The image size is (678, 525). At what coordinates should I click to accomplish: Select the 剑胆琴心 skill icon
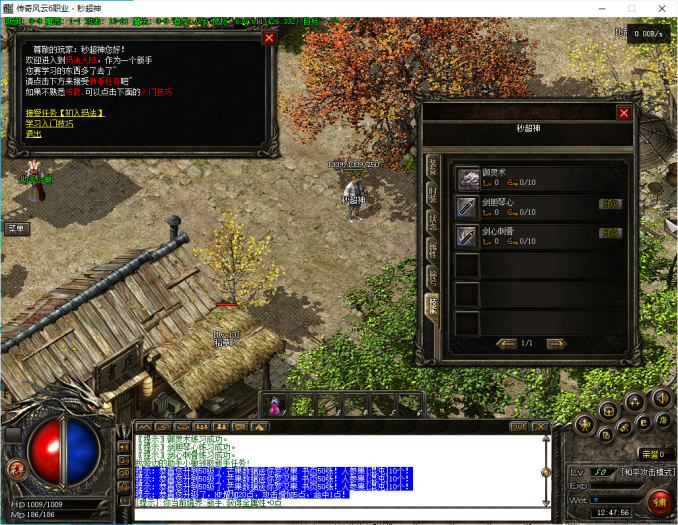468,206
